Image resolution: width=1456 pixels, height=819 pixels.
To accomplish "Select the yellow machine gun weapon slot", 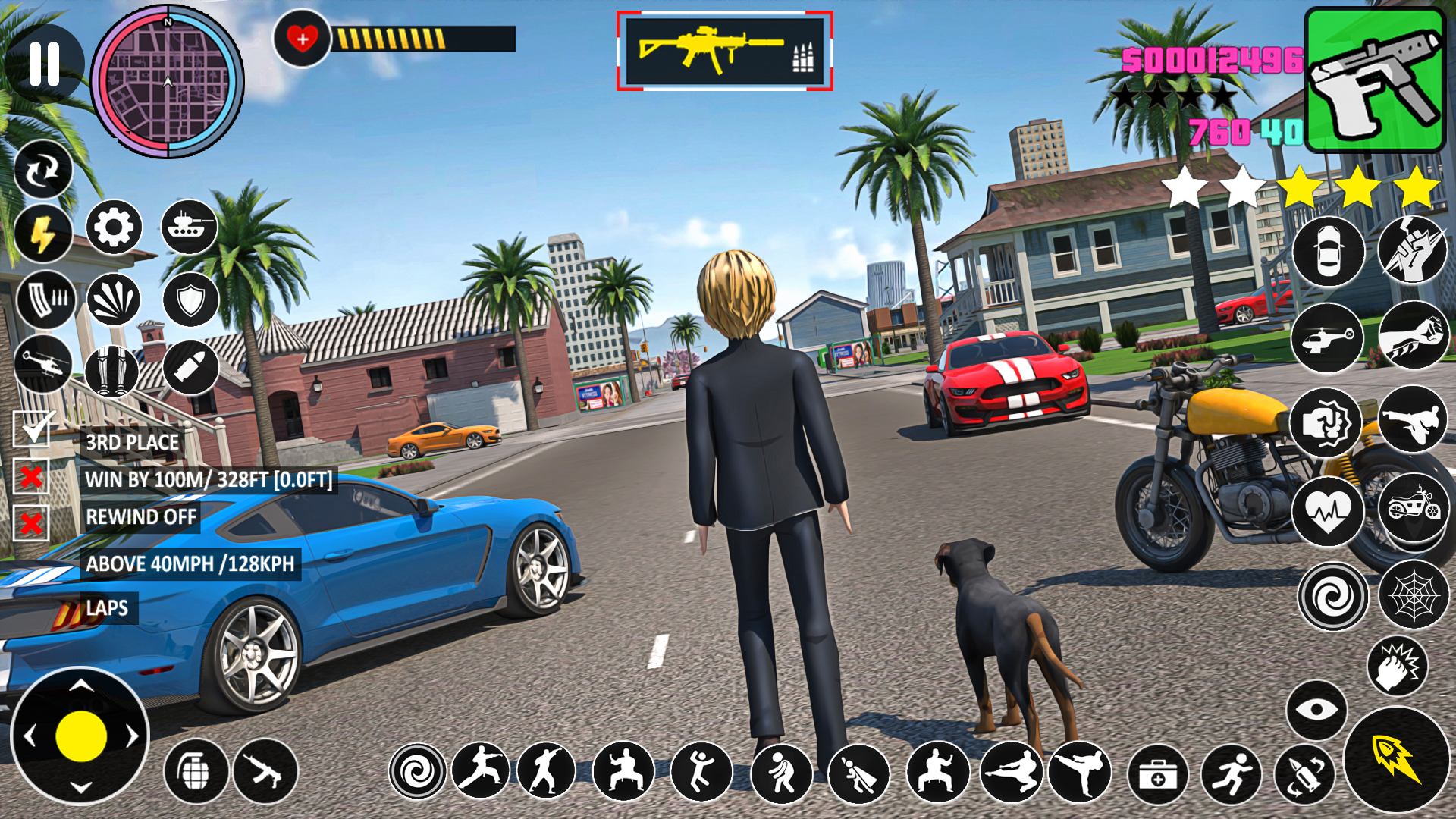I will [x=724, y=51].
